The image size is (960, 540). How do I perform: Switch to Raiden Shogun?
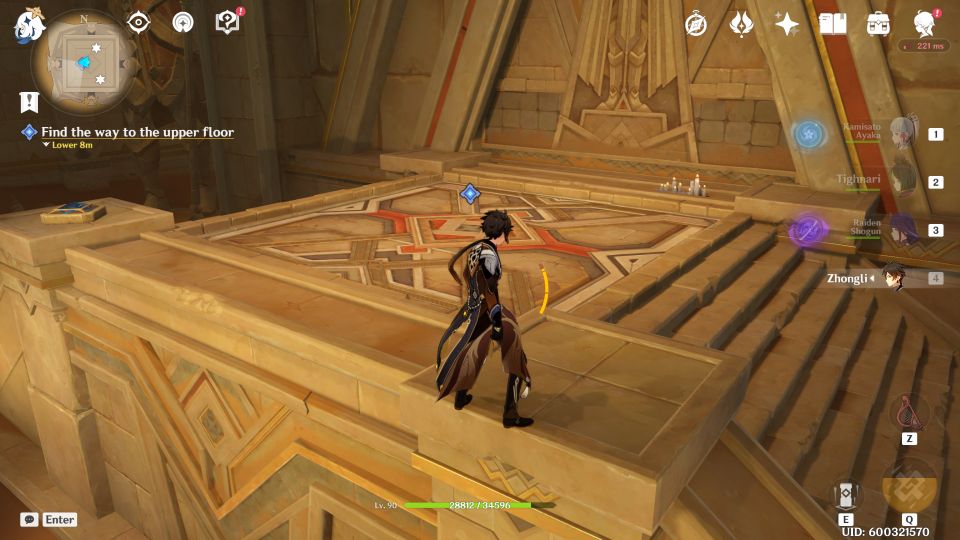coord(903,230)
